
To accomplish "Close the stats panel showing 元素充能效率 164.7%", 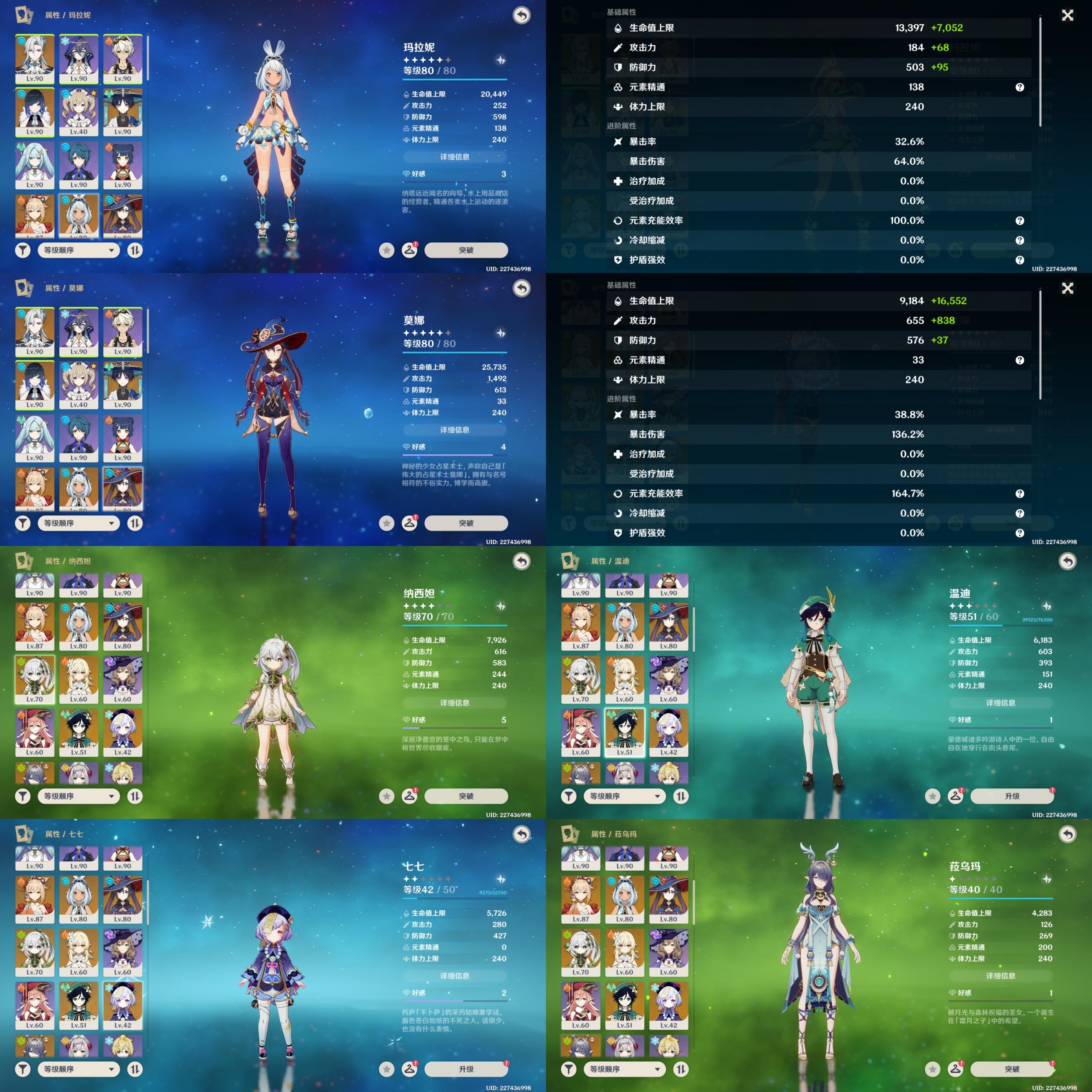I will [1067, 288].
